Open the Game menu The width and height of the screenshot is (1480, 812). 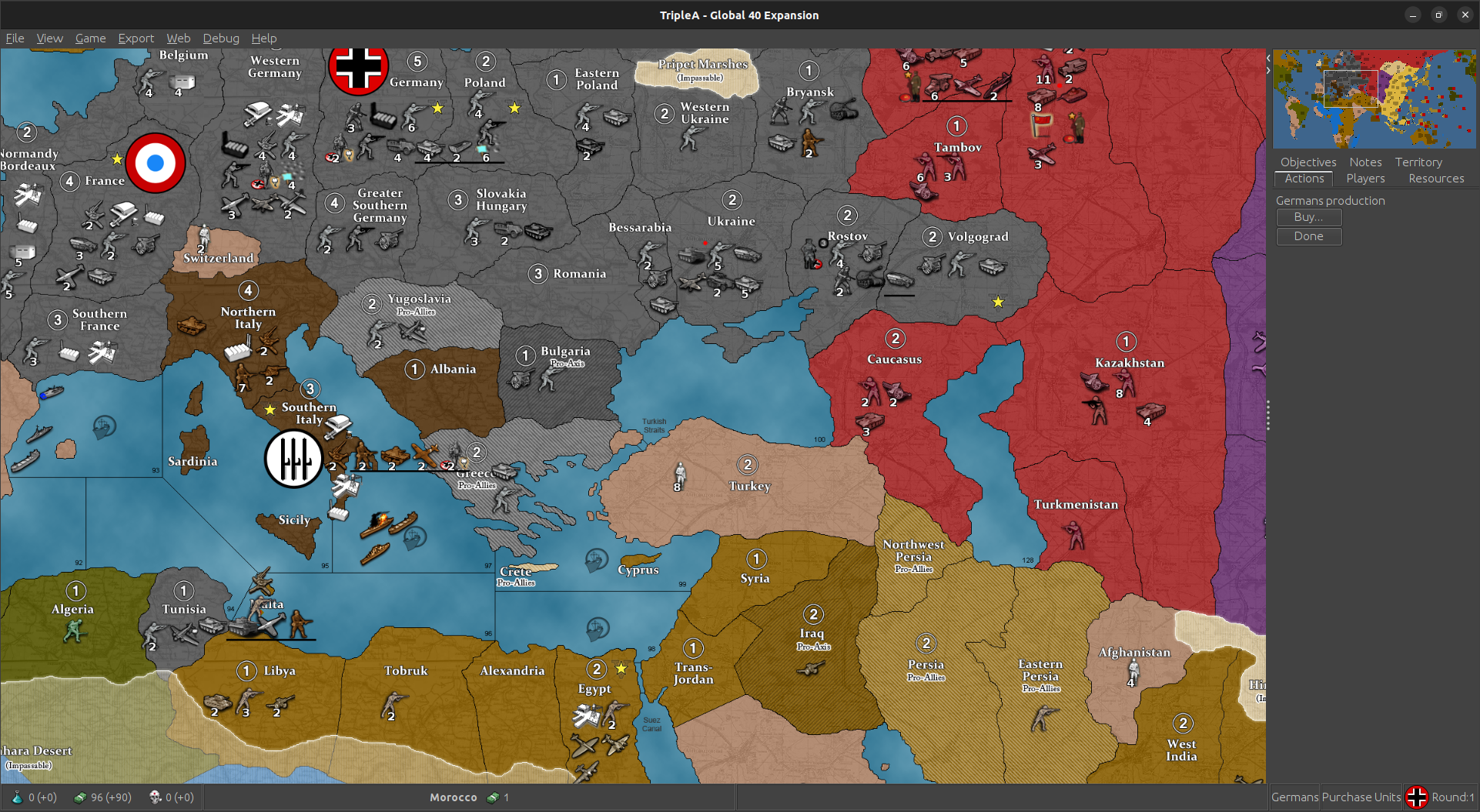tap(90, 38)
